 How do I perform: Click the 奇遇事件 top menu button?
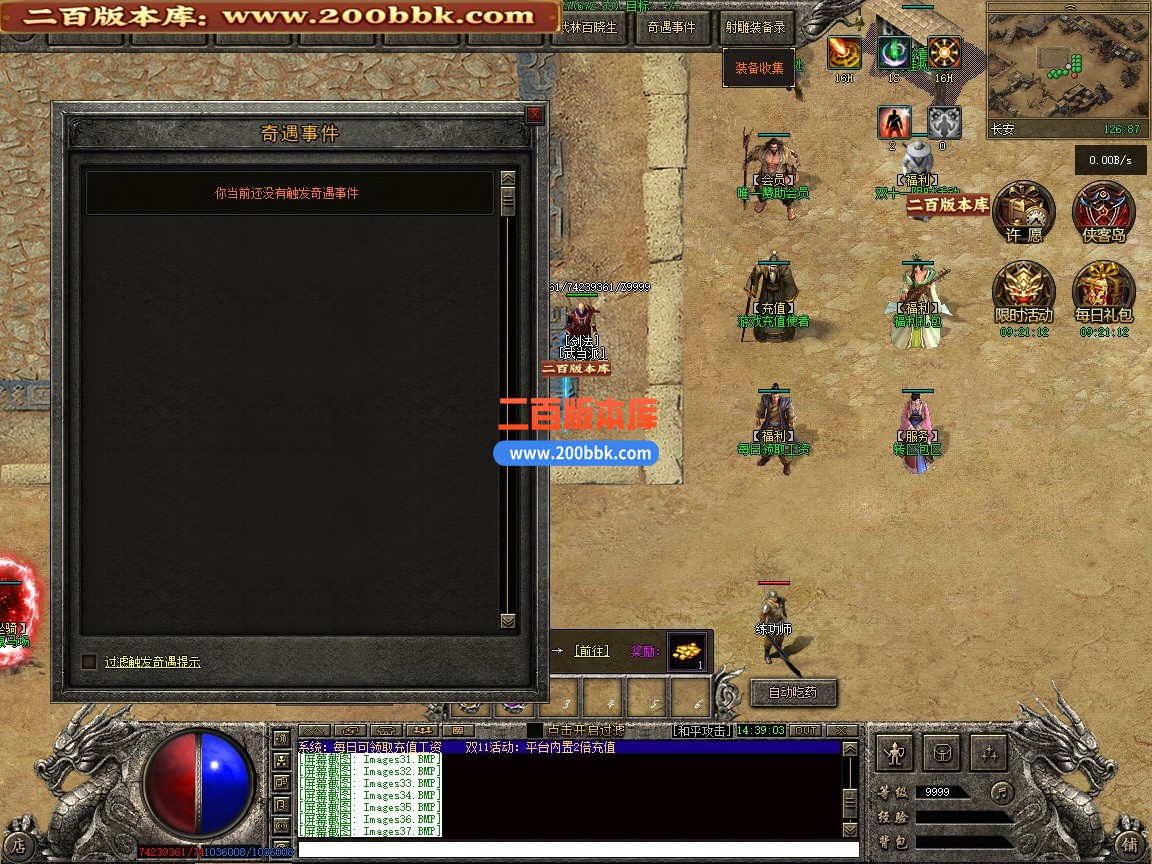[671, 27]
